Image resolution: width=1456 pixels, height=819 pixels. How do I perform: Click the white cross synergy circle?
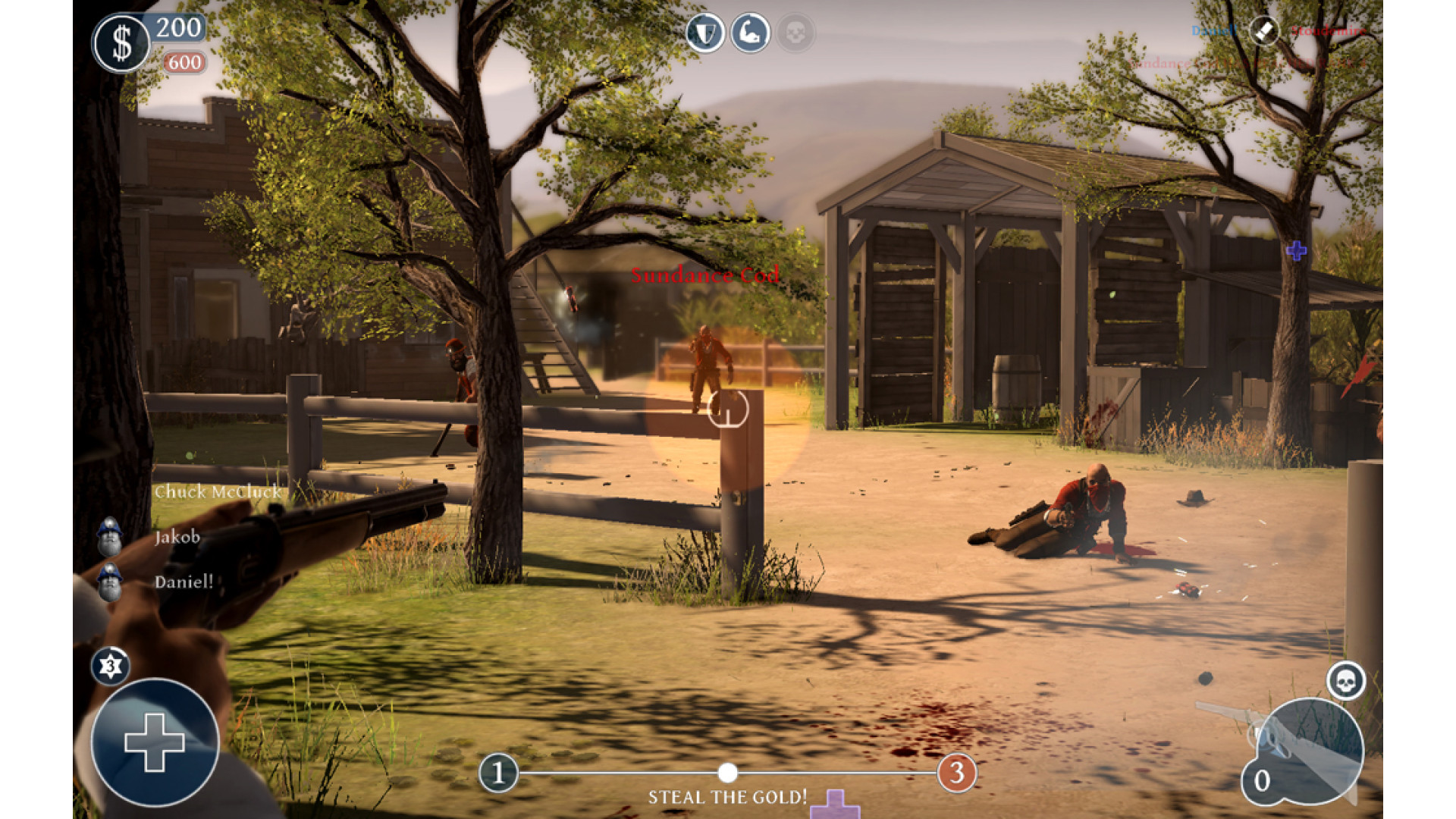155,742
